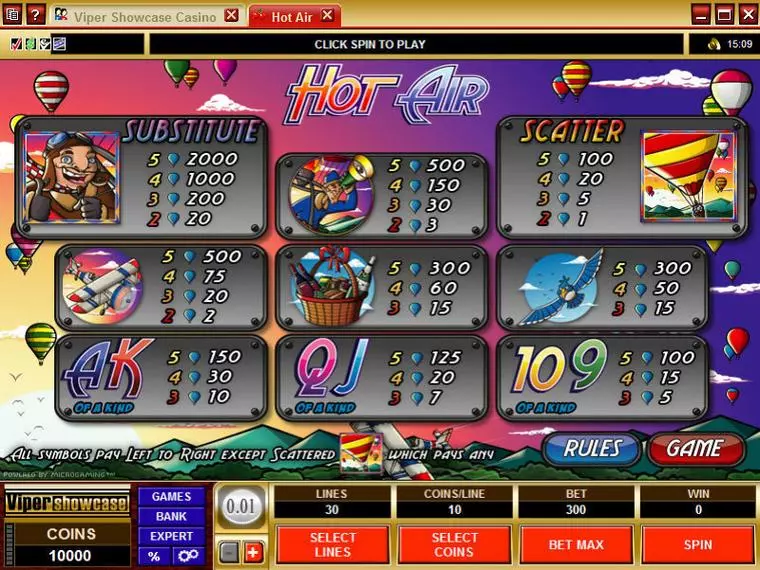Open the gear options button
This screenshot has width=760, height=570.
187,556
